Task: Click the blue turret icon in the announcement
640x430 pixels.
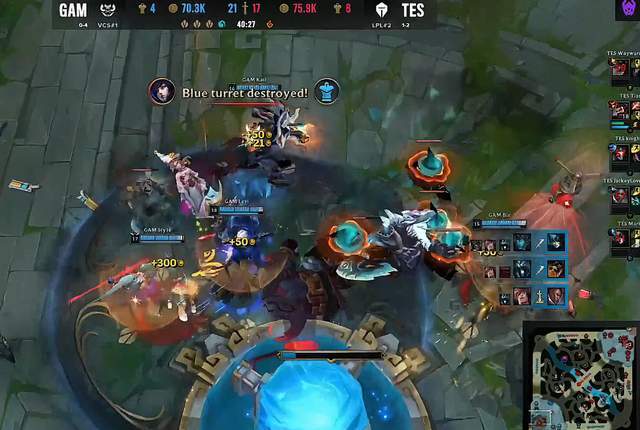Action: [327, 92]
